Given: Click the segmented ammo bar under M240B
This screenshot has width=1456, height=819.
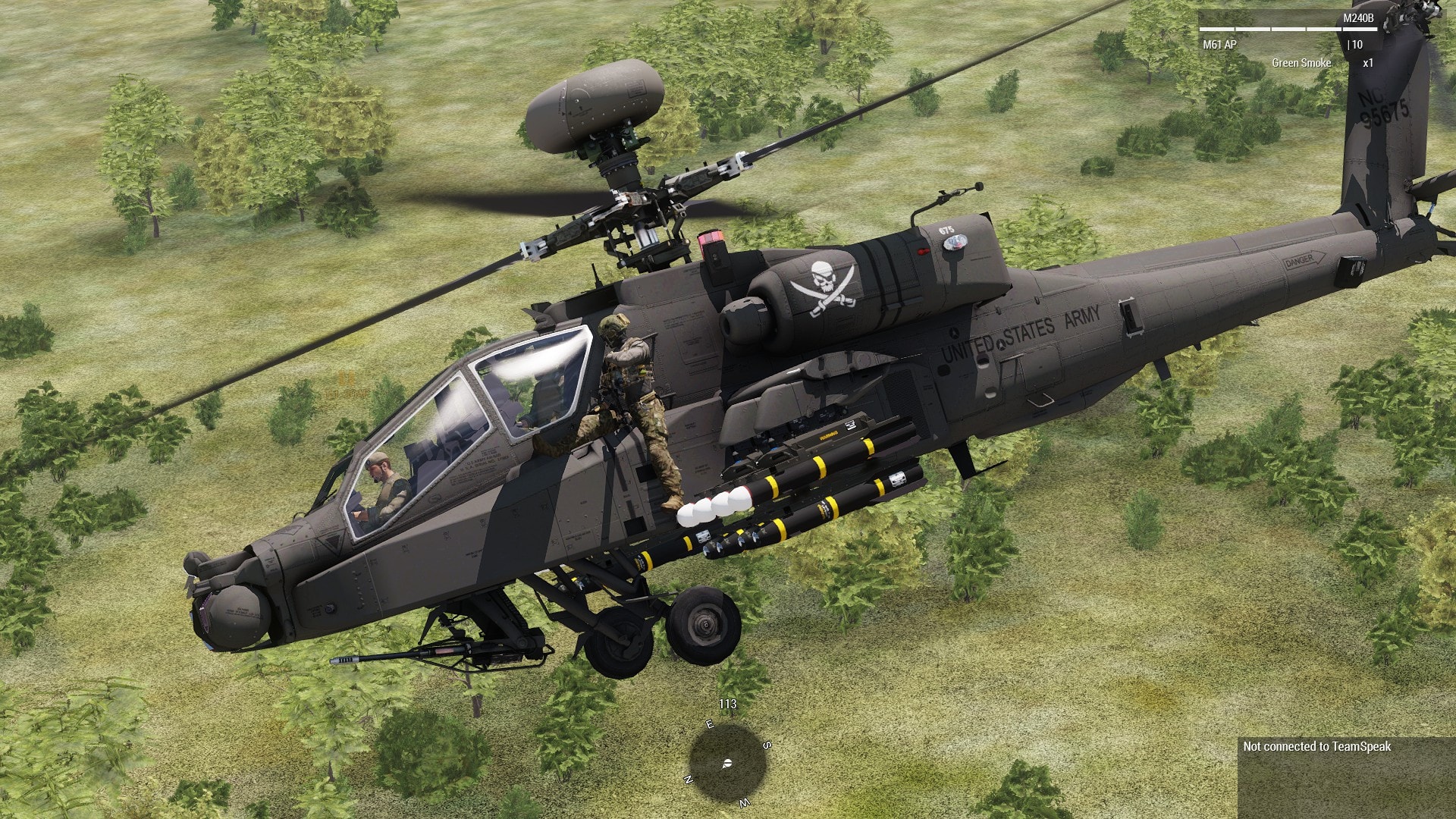Looking at the screenshot, I should point(1289,29).
